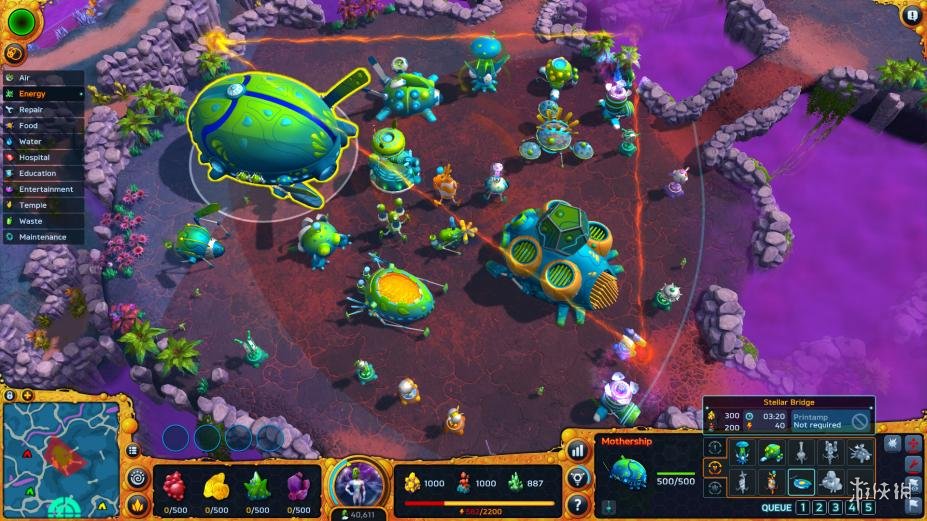This screenshot has height=521, width=927.
Task: Show the Waste overlay
Action: pos(30,221)
